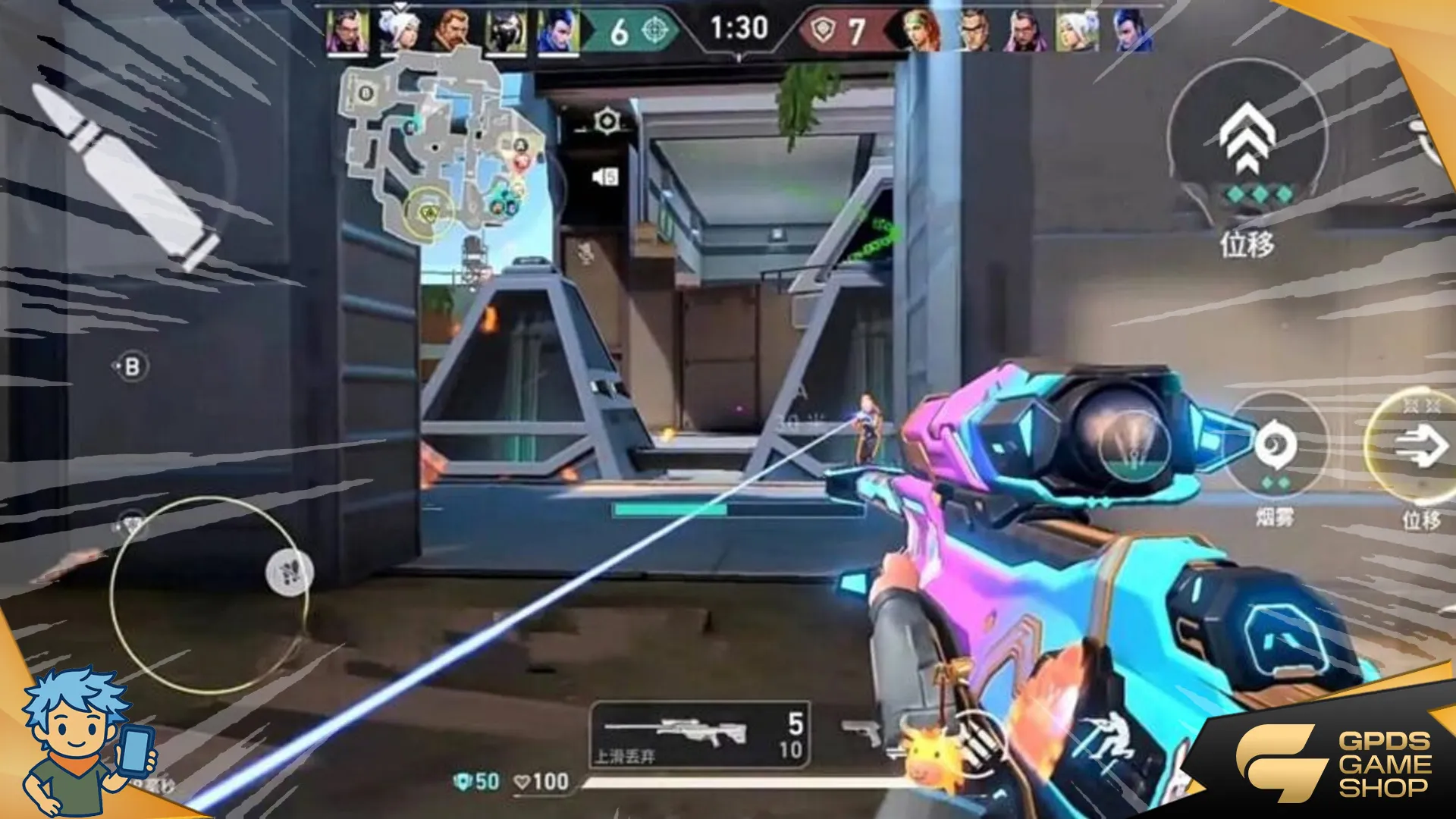Use the 烟雾 smoke ability

[1276, 447]
